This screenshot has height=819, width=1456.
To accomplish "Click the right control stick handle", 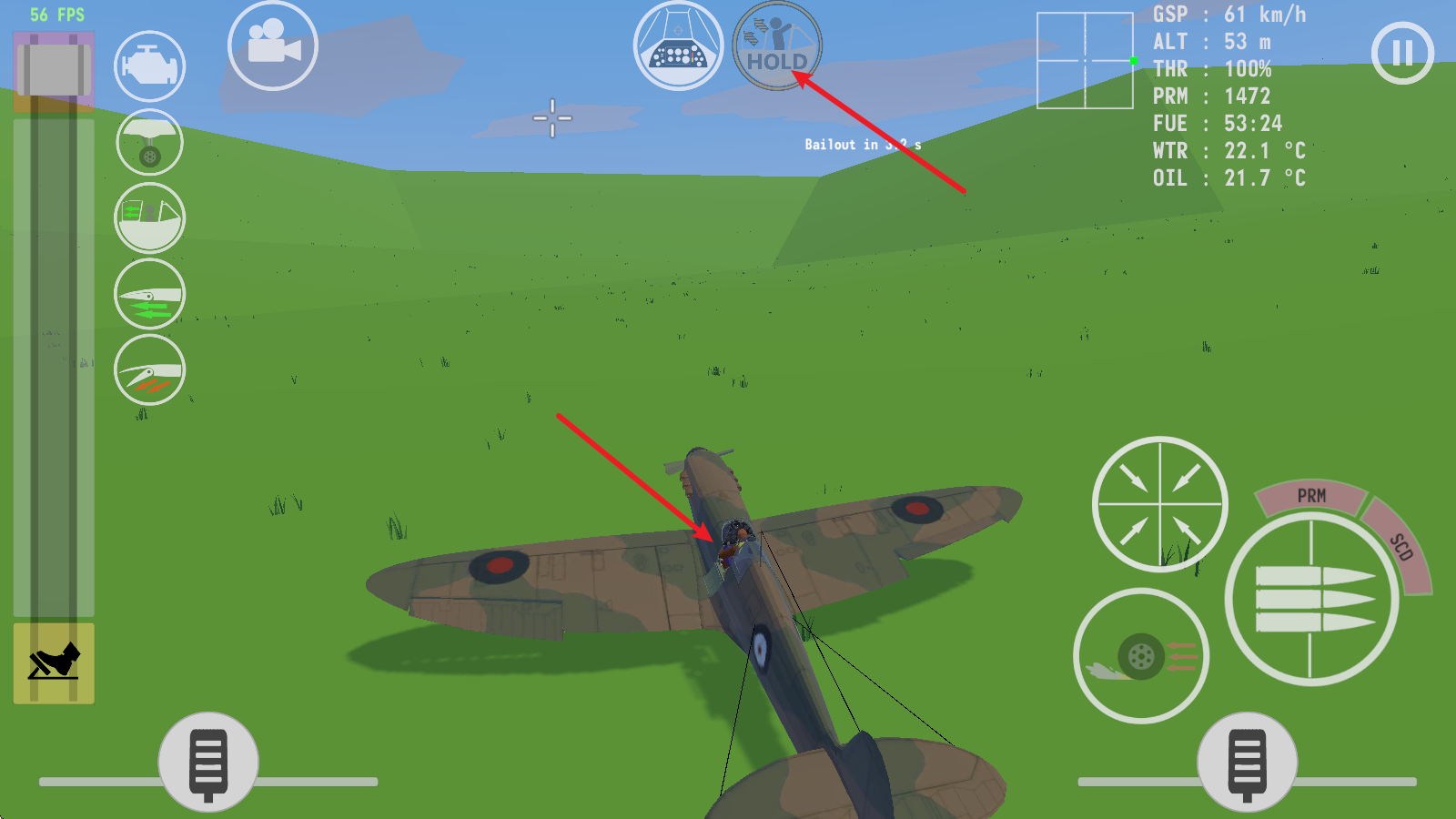I will point(1248,760).
